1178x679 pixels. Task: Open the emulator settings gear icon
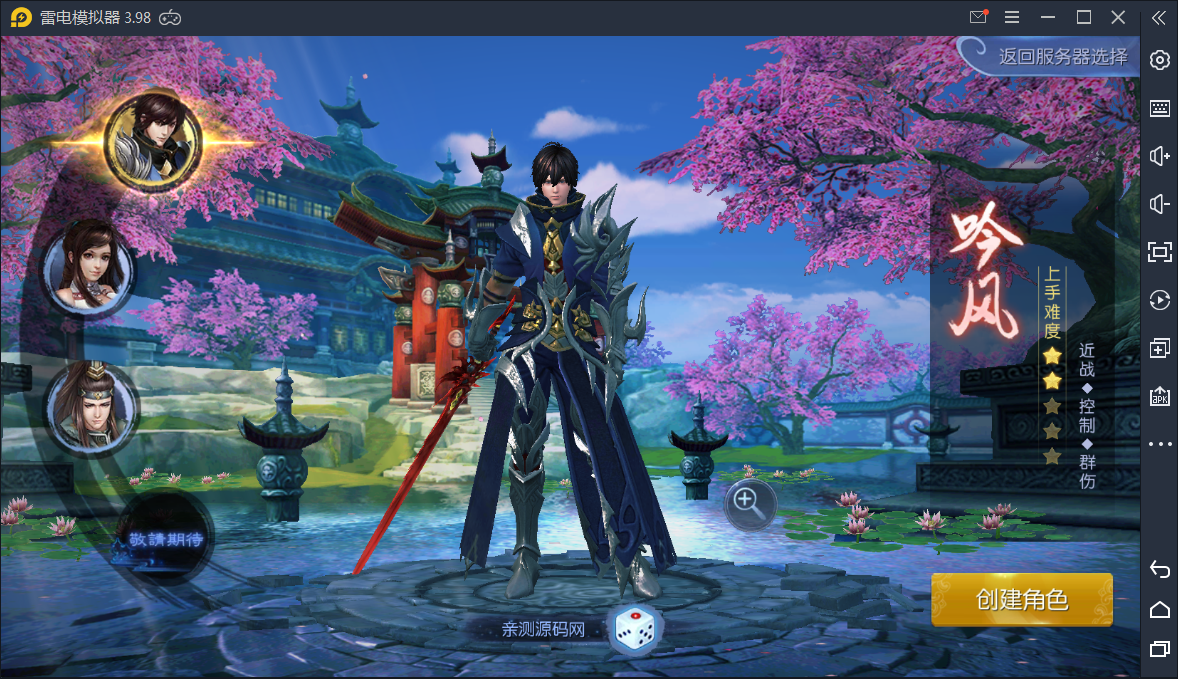coord(1160,60)
